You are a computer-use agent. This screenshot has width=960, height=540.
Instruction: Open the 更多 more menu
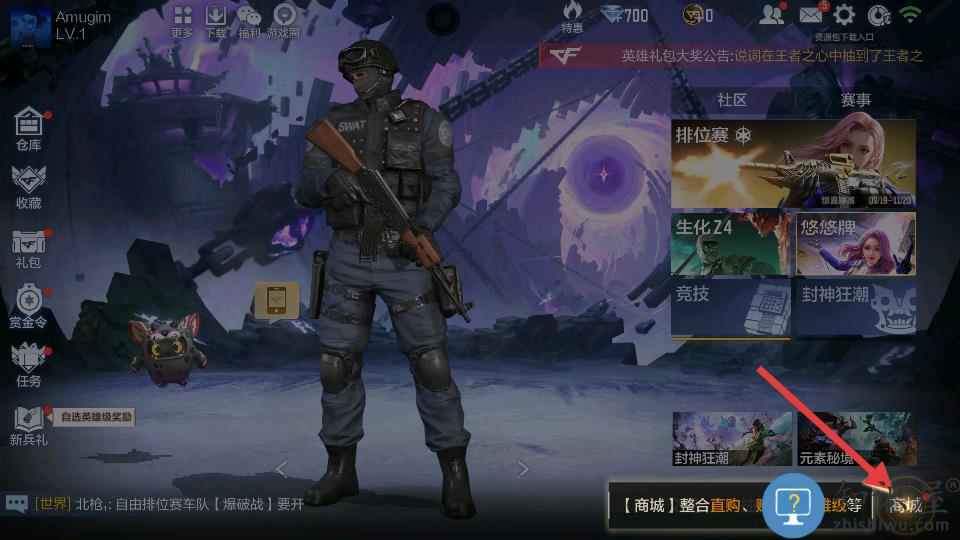[182, 20]
